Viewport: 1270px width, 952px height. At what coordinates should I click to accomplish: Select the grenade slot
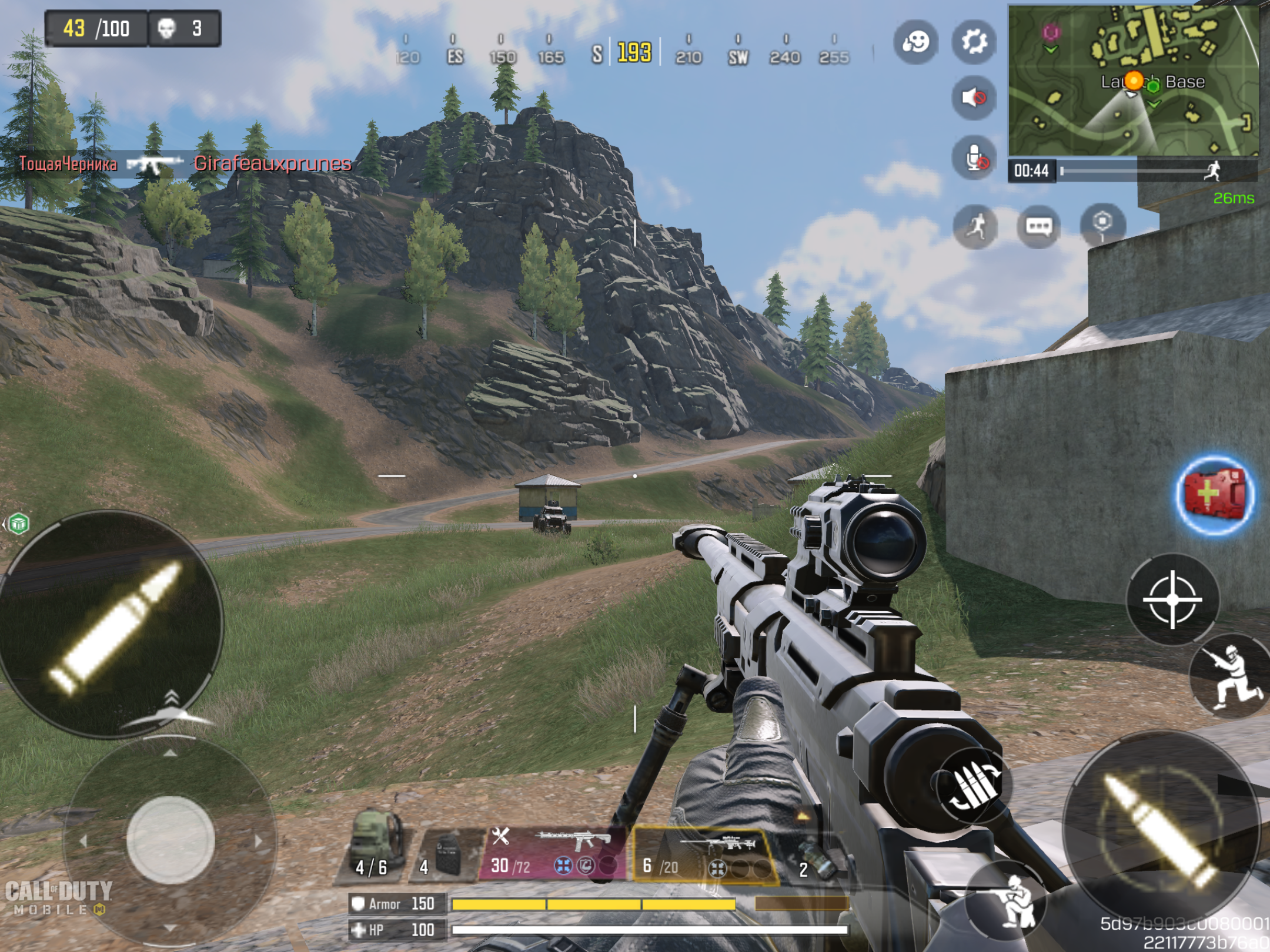coord(813,858)
